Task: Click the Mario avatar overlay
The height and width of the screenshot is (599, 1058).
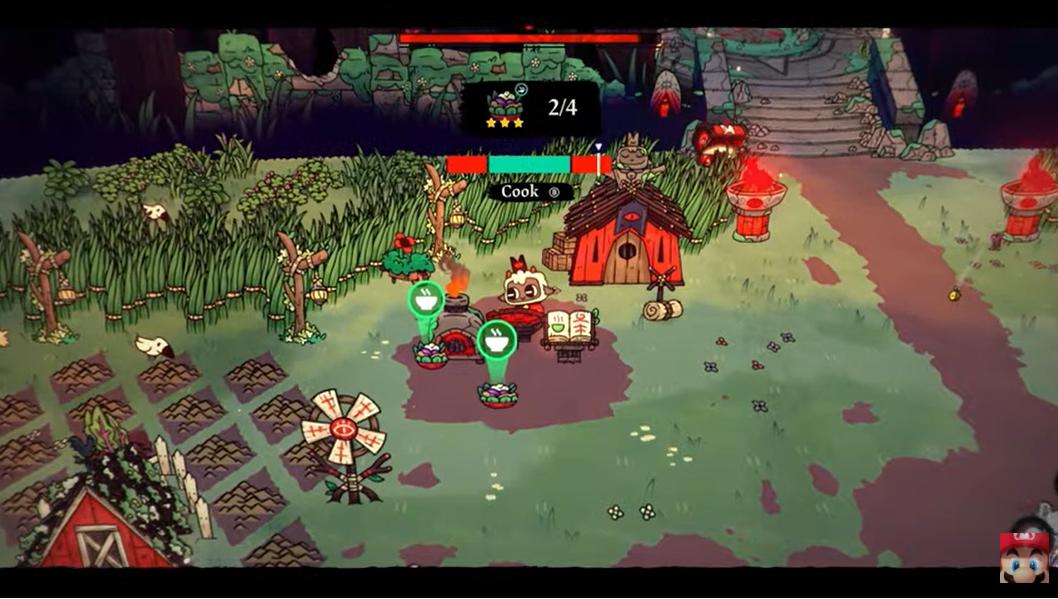Action: [x=1024, y=559]
